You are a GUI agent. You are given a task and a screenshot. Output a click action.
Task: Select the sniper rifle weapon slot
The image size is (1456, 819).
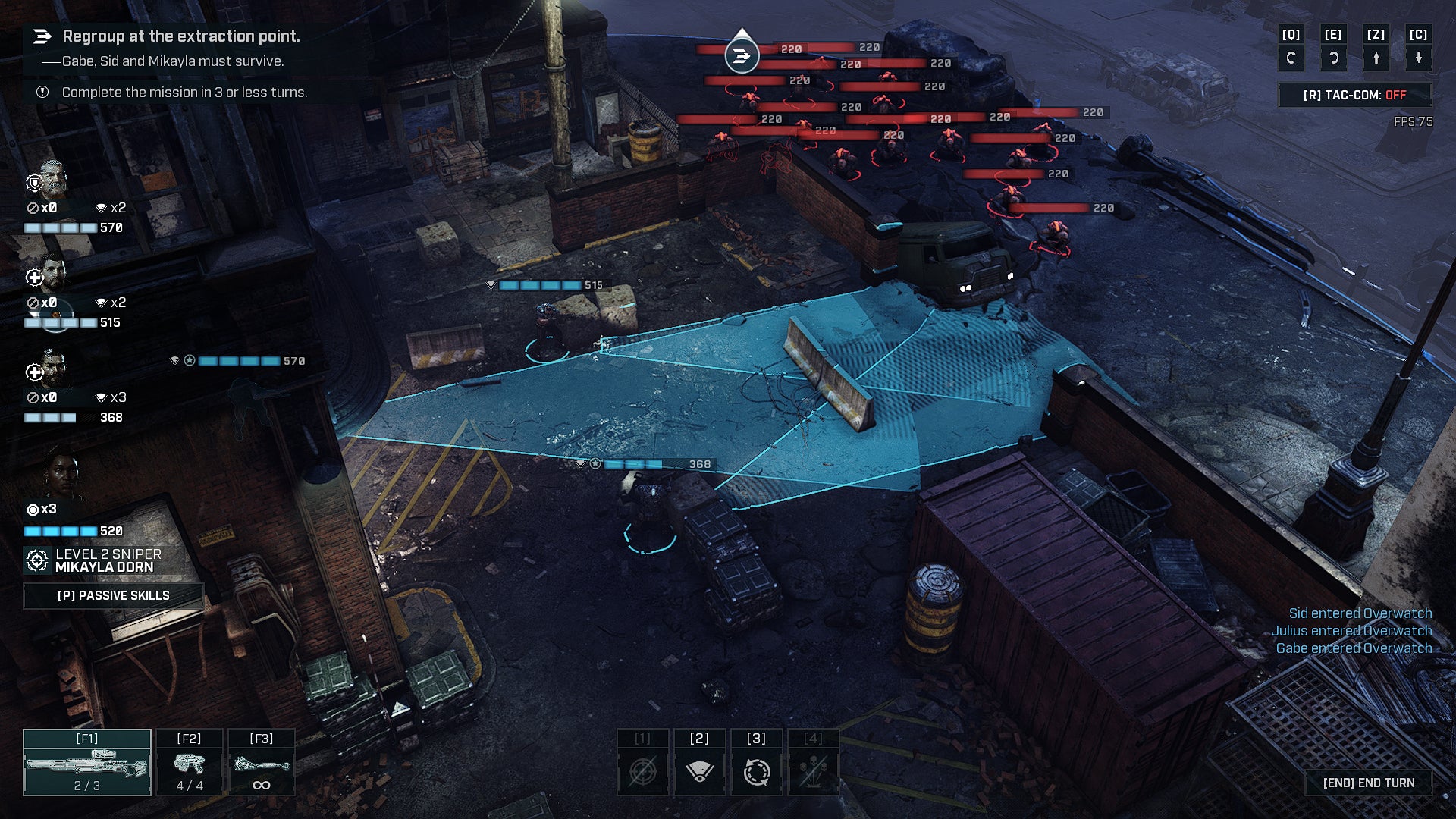(x=87, y=763)
